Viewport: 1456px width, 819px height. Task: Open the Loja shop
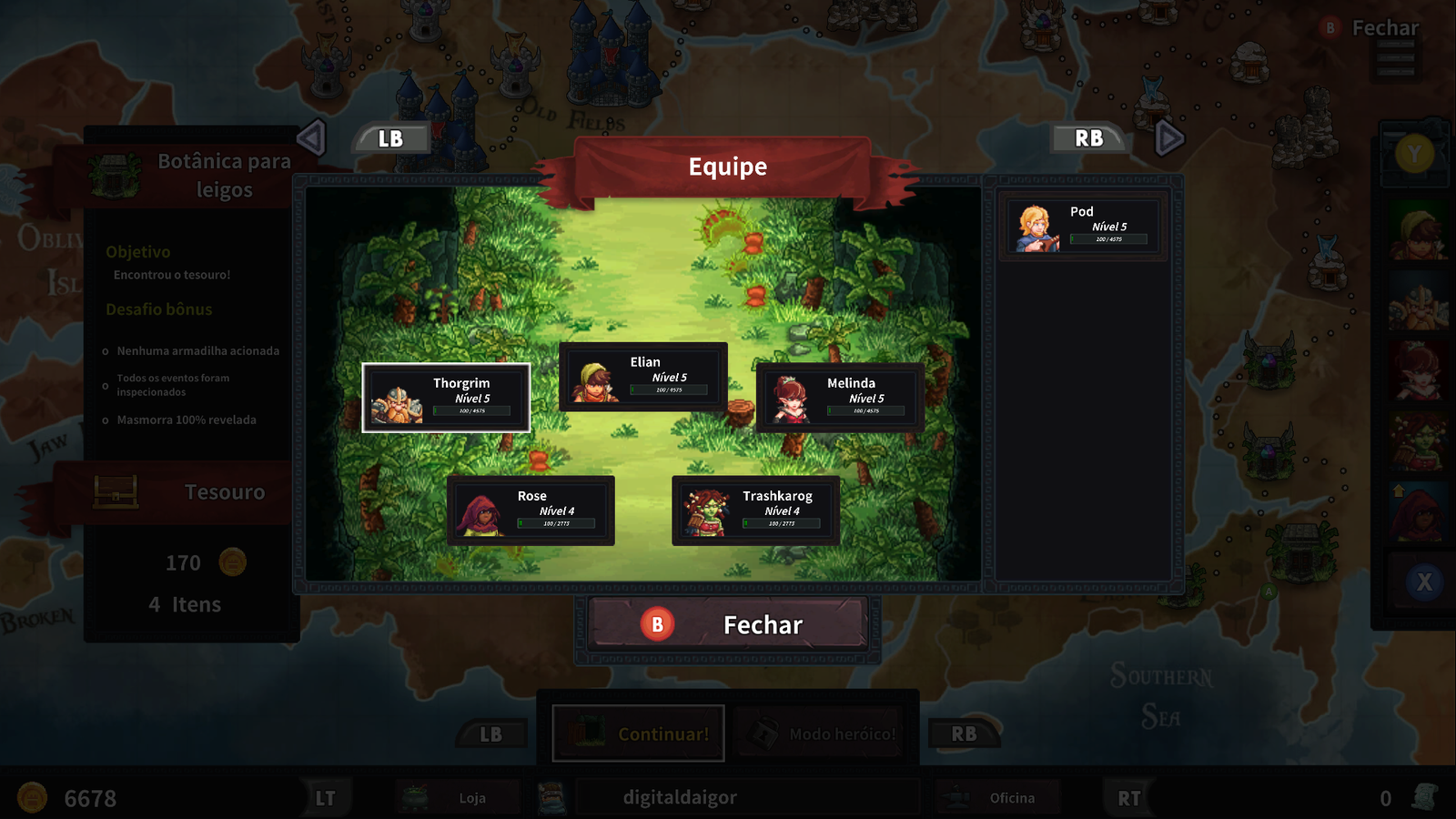click(x=459, y=798)
